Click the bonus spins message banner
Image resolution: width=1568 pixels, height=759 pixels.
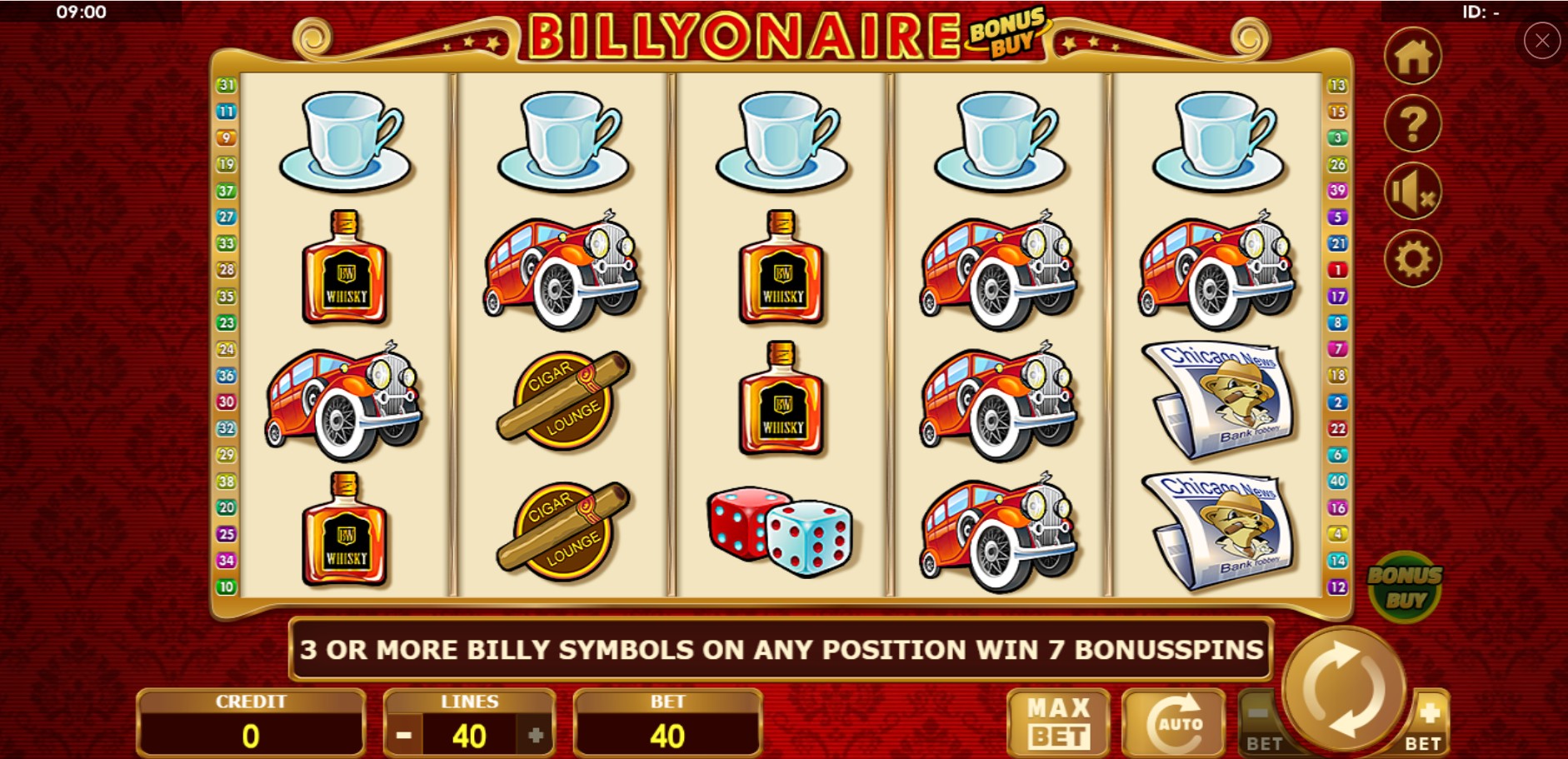(779, 652)
